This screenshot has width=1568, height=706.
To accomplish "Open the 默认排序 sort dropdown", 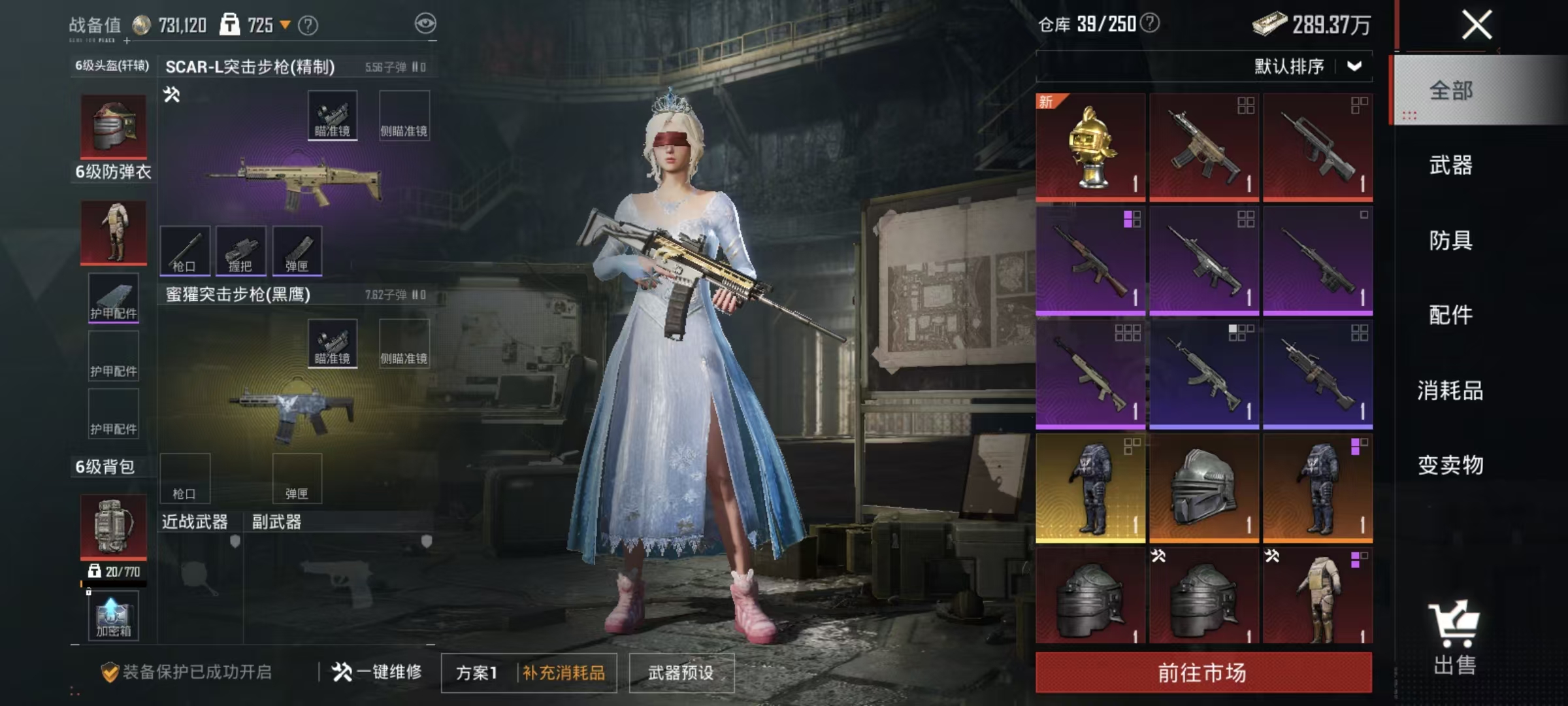I will pos(1307,66).
